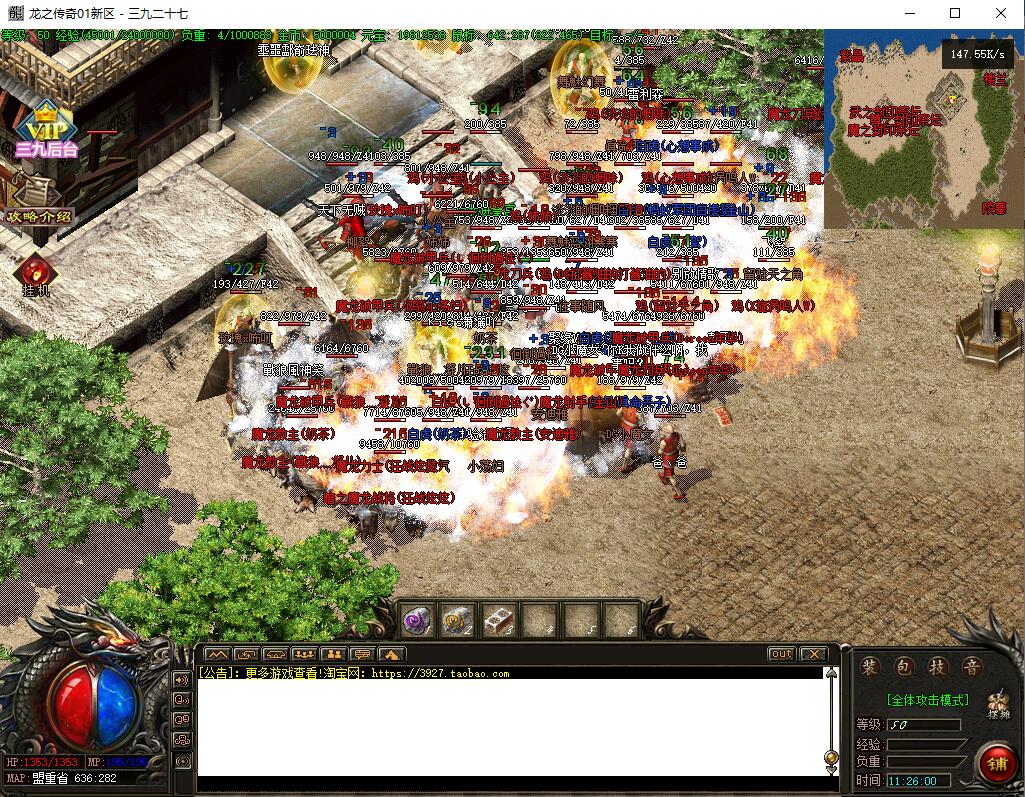1025x797 pixels.
Task: Open the VIP 三九后台 panel
Action: (45, 130)
